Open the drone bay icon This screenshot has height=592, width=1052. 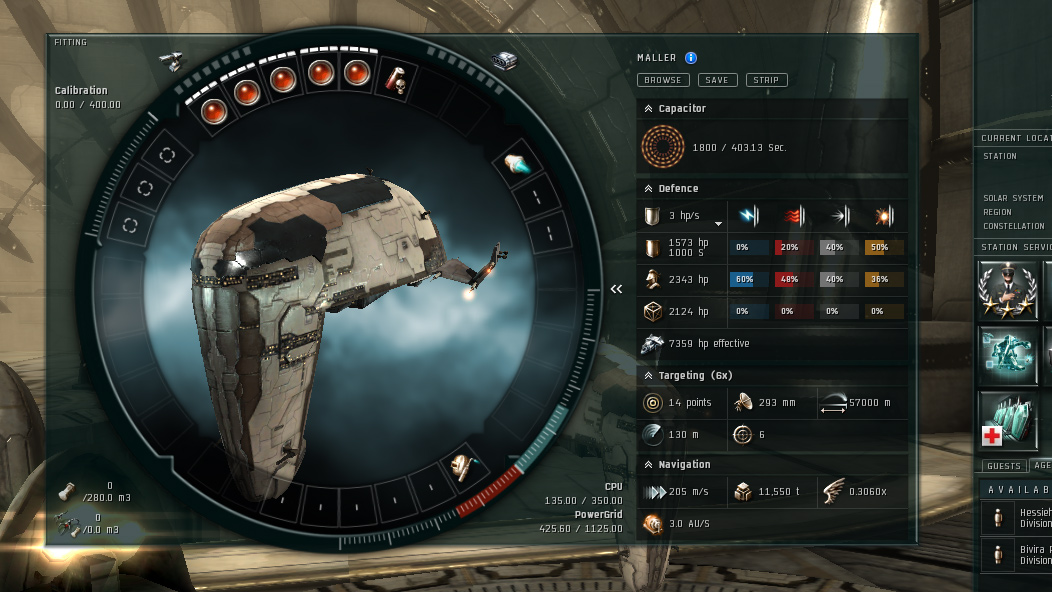(68, 524)
